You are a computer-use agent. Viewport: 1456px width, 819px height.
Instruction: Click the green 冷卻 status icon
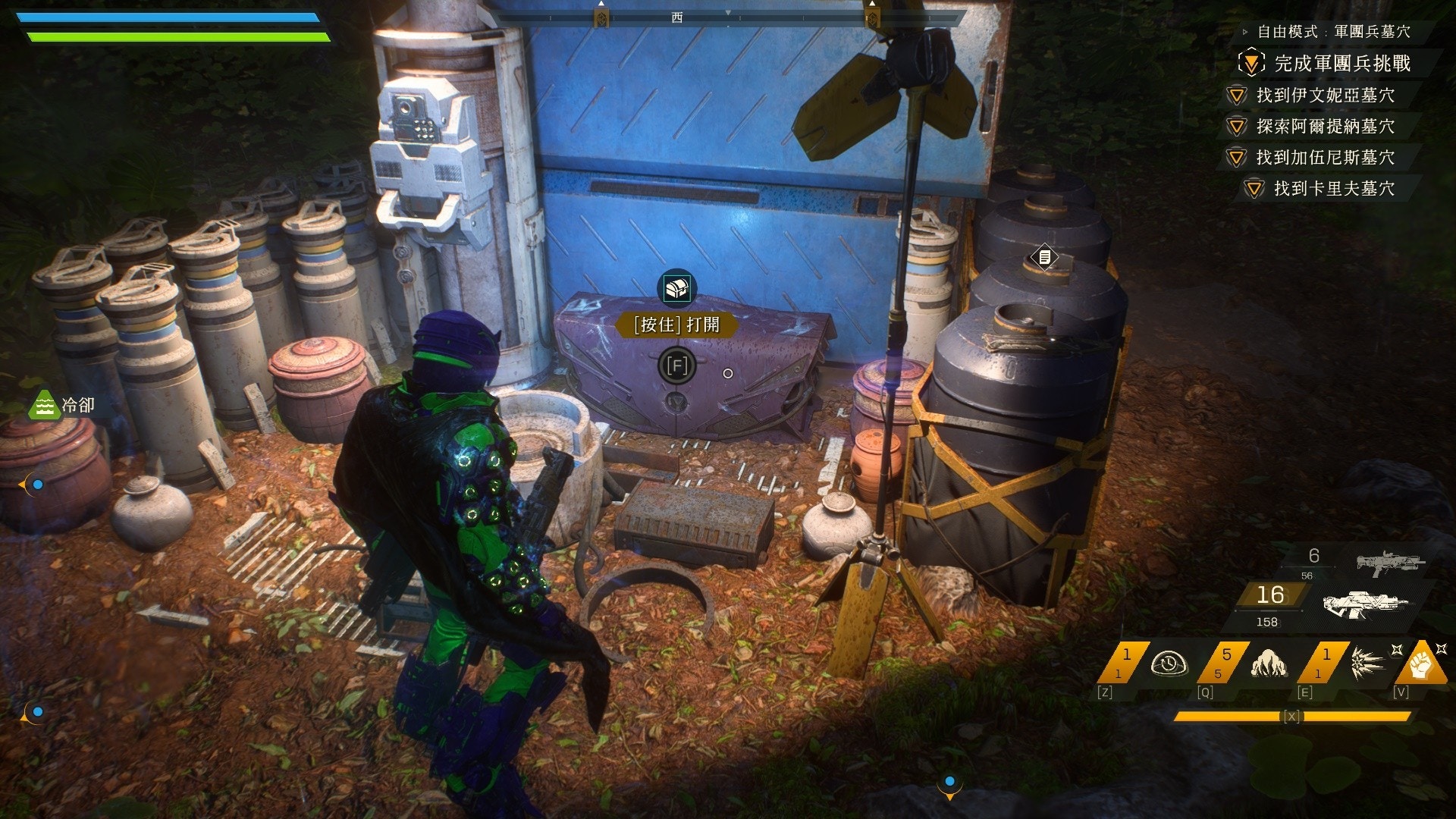tap(44, 405)
